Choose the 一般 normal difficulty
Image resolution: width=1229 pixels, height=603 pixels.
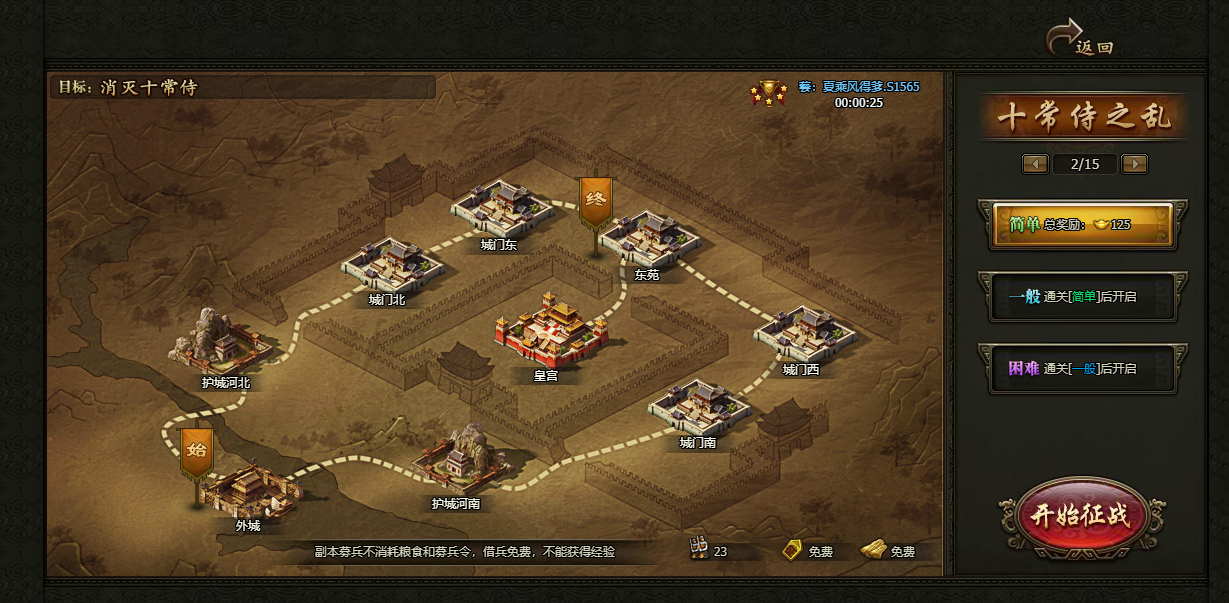1083,297
